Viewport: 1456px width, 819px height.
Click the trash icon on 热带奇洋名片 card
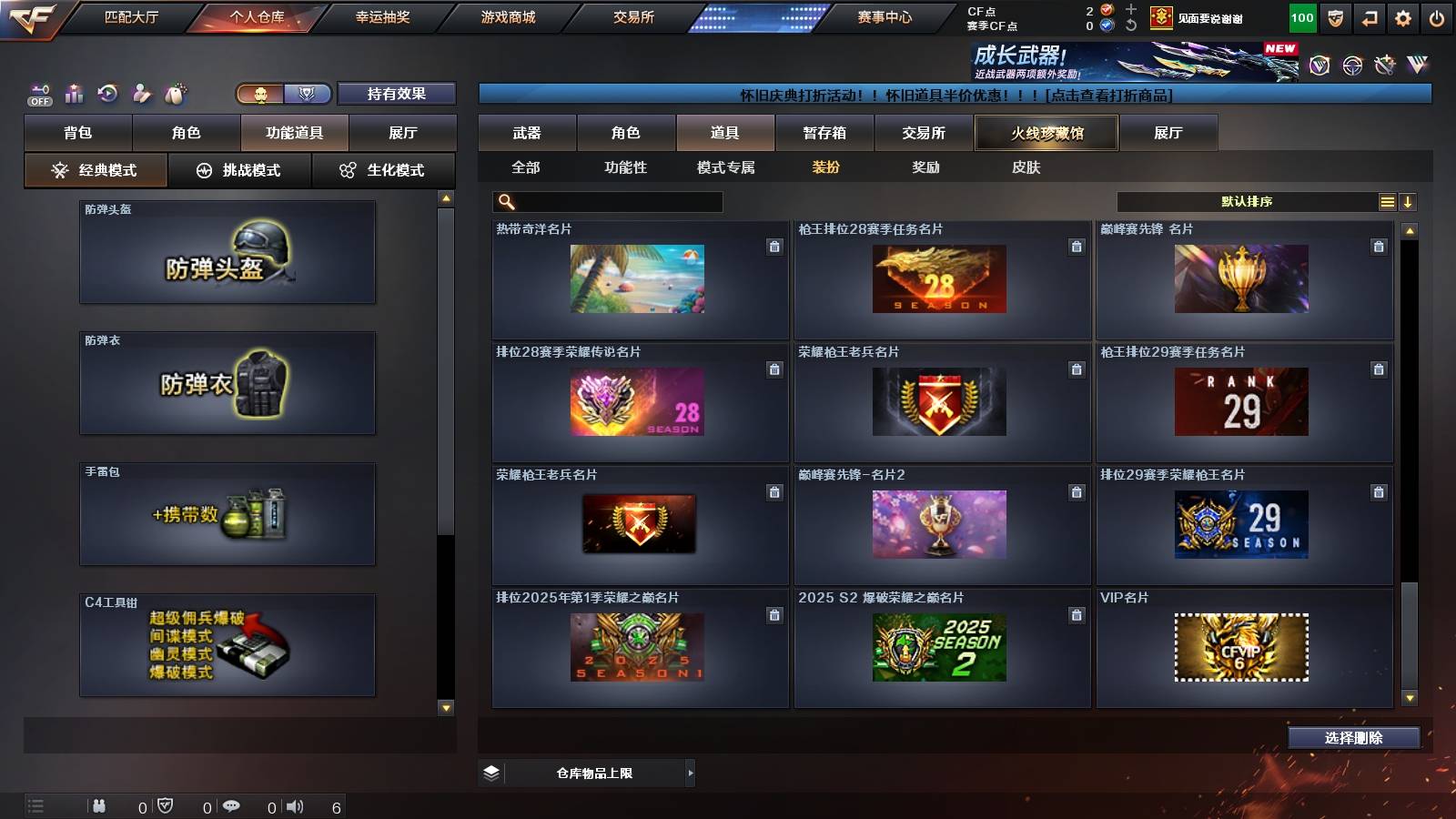pyautogui.click(x=773, y=246)
